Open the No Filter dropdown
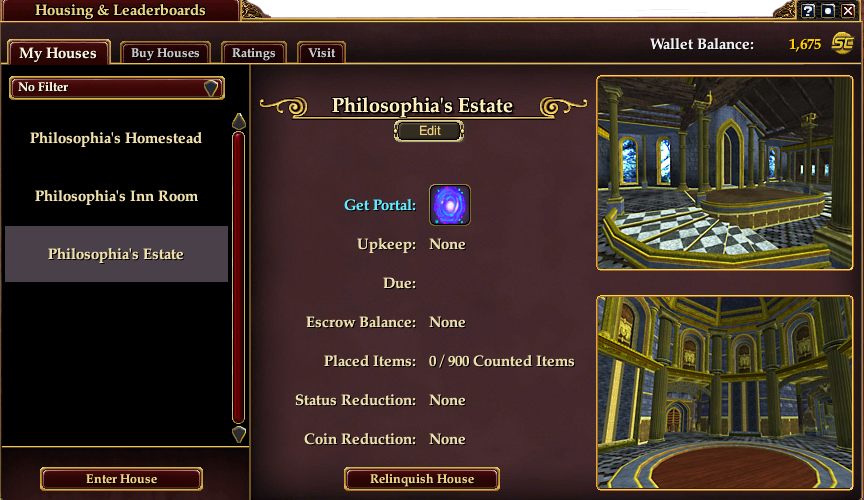864x500 pixels. (x=116, y=88)
